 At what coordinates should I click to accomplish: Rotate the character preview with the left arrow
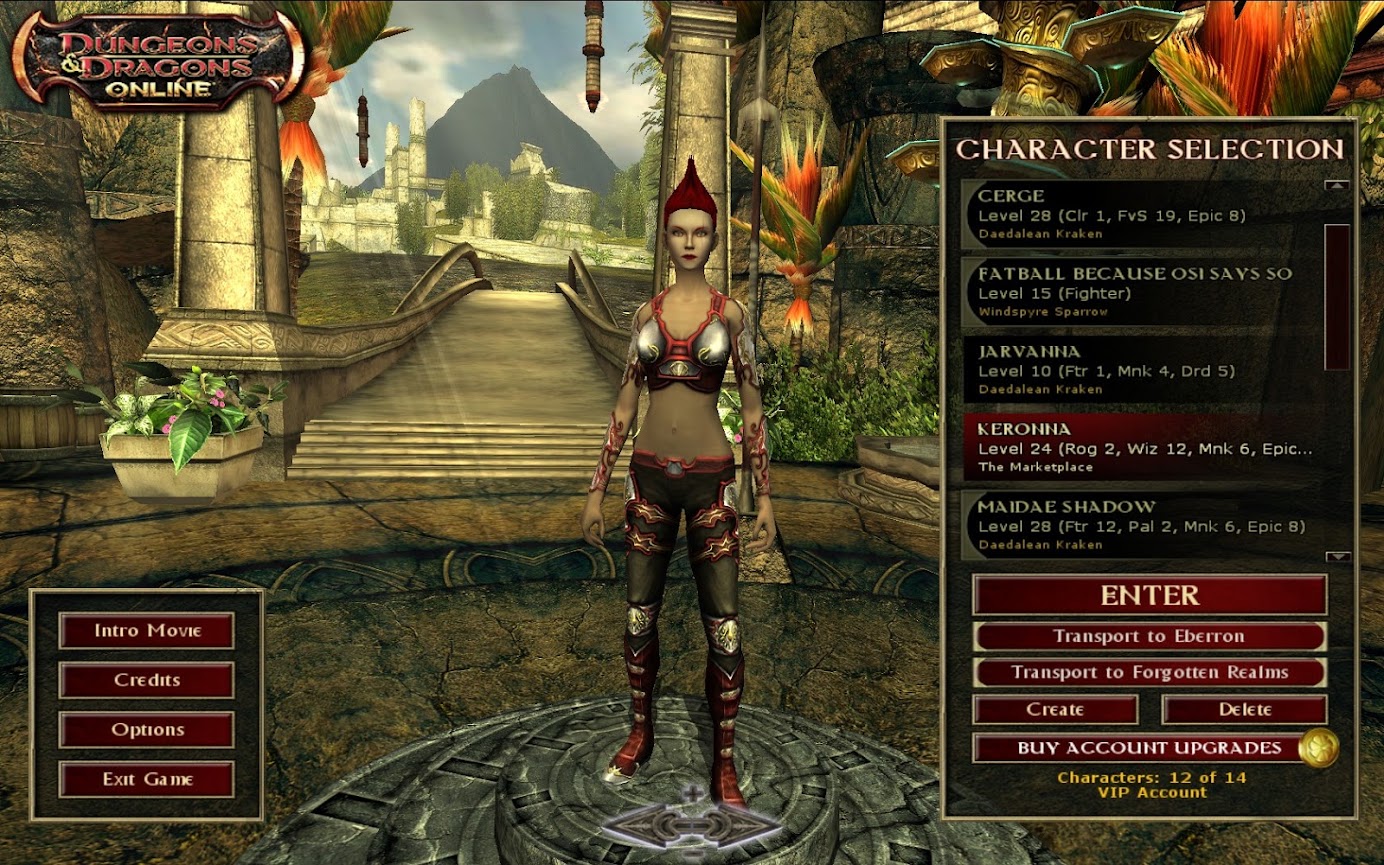pos(637,826)
